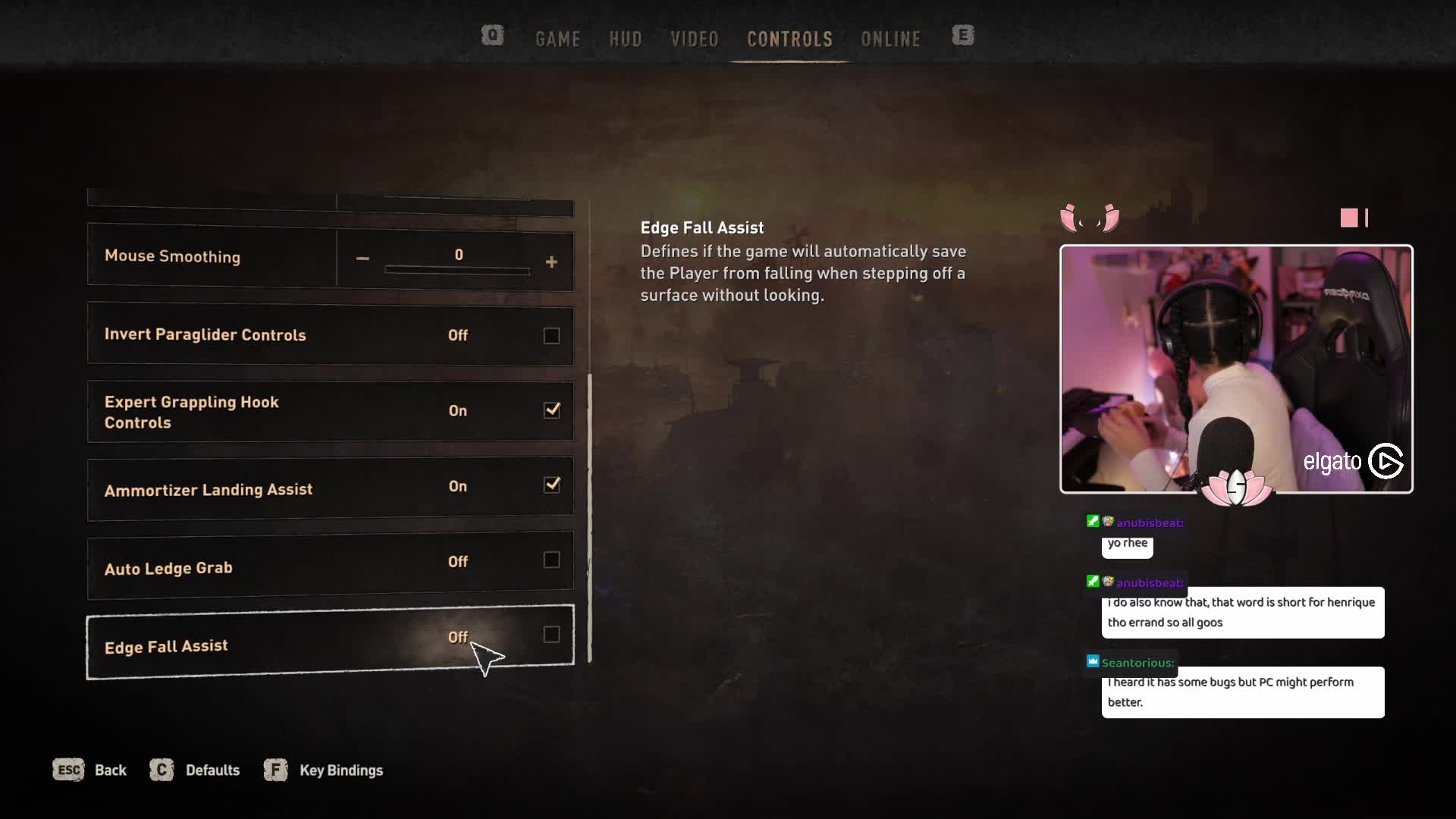Screen dimensions: 1456x819
Task: Select the Mouse Smoothing row label
Action: [x=172, y=256]
